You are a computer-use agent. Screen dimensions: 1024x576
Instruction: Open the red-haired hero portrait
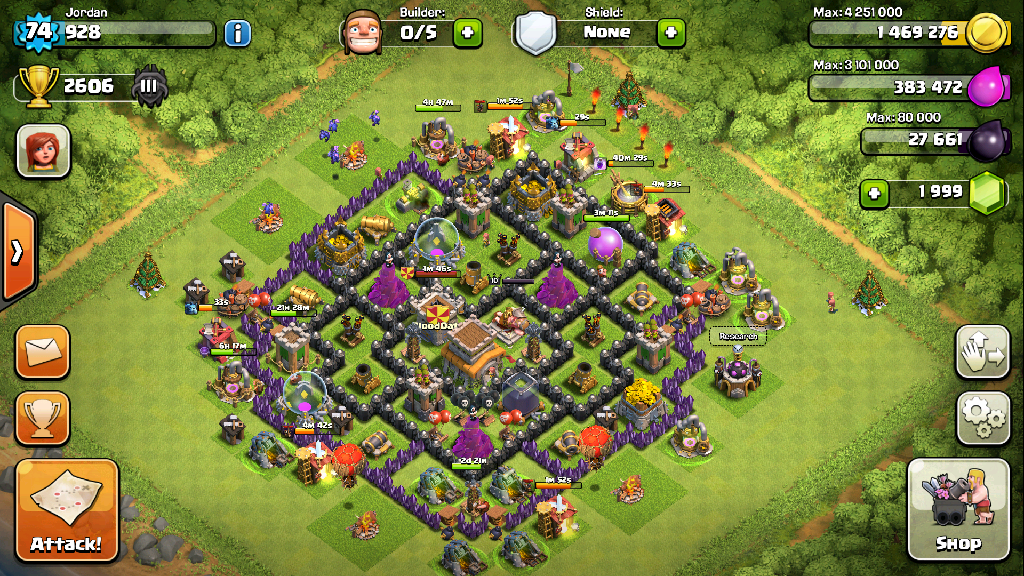pyautogui.click(x=43, y=151)
